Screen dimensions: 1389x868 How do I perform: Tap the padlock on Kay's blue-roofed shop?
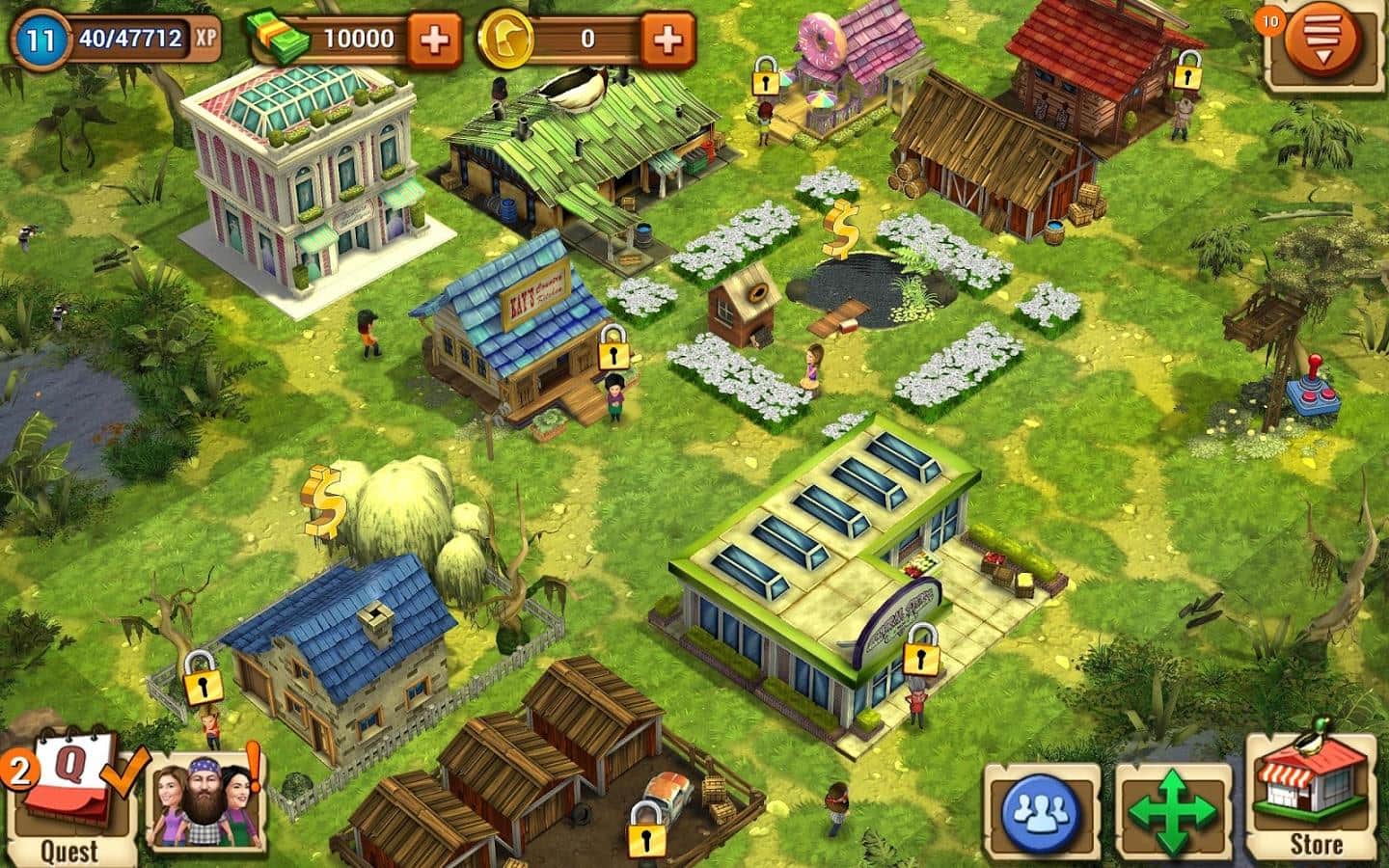613,348
